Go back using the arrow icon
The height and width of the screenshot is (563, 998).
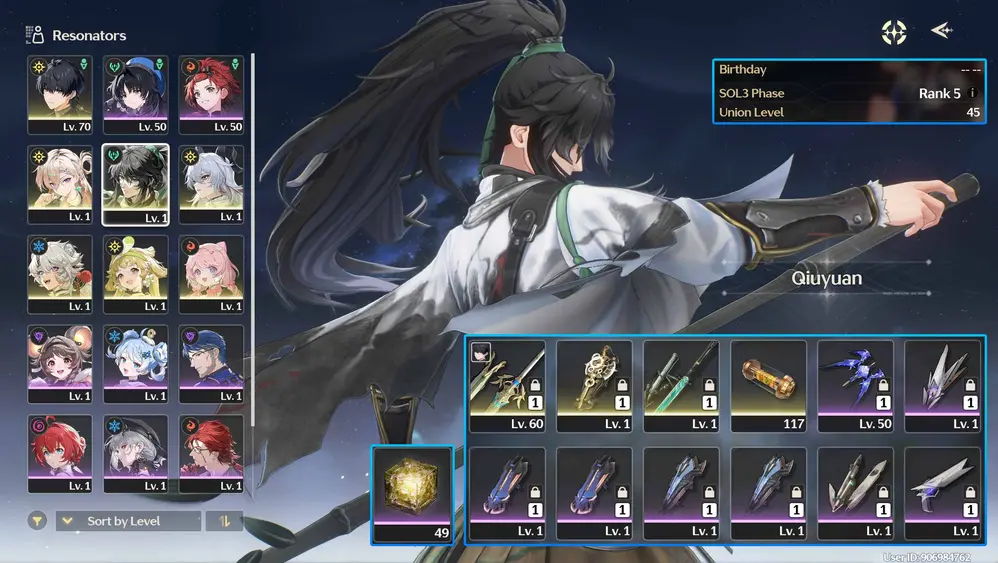pos(941,31)
